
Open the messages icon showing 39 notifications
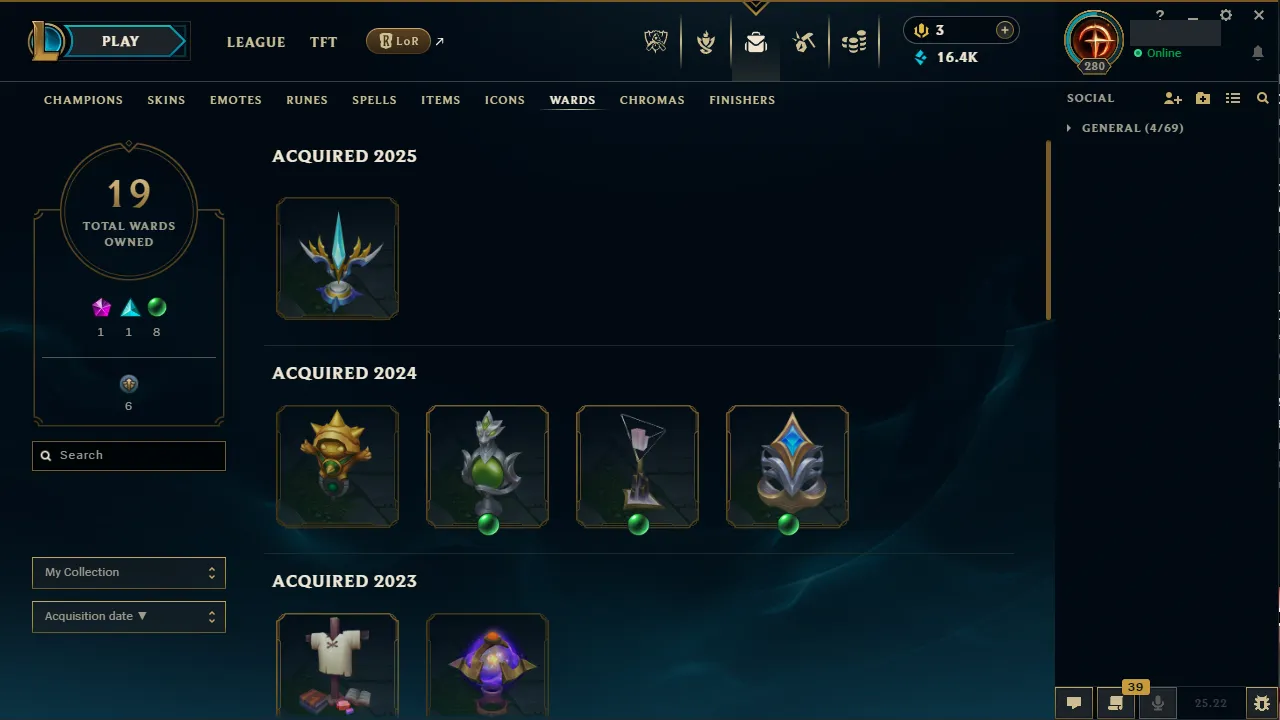point(1115,702)
